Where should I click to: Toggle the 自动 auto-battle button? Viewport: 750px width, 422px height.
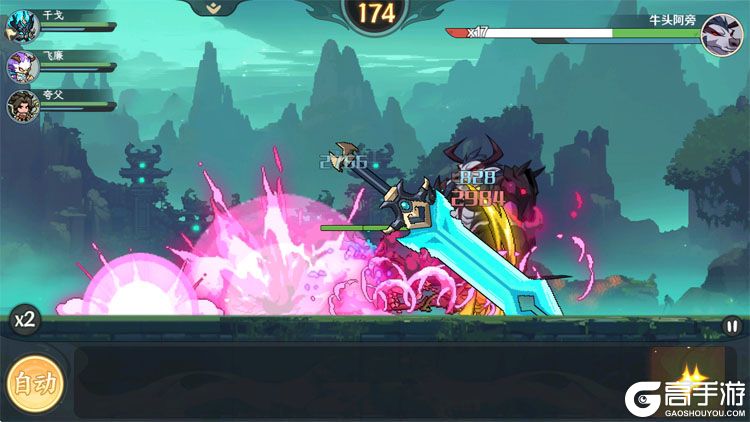[x=36, y=381]
